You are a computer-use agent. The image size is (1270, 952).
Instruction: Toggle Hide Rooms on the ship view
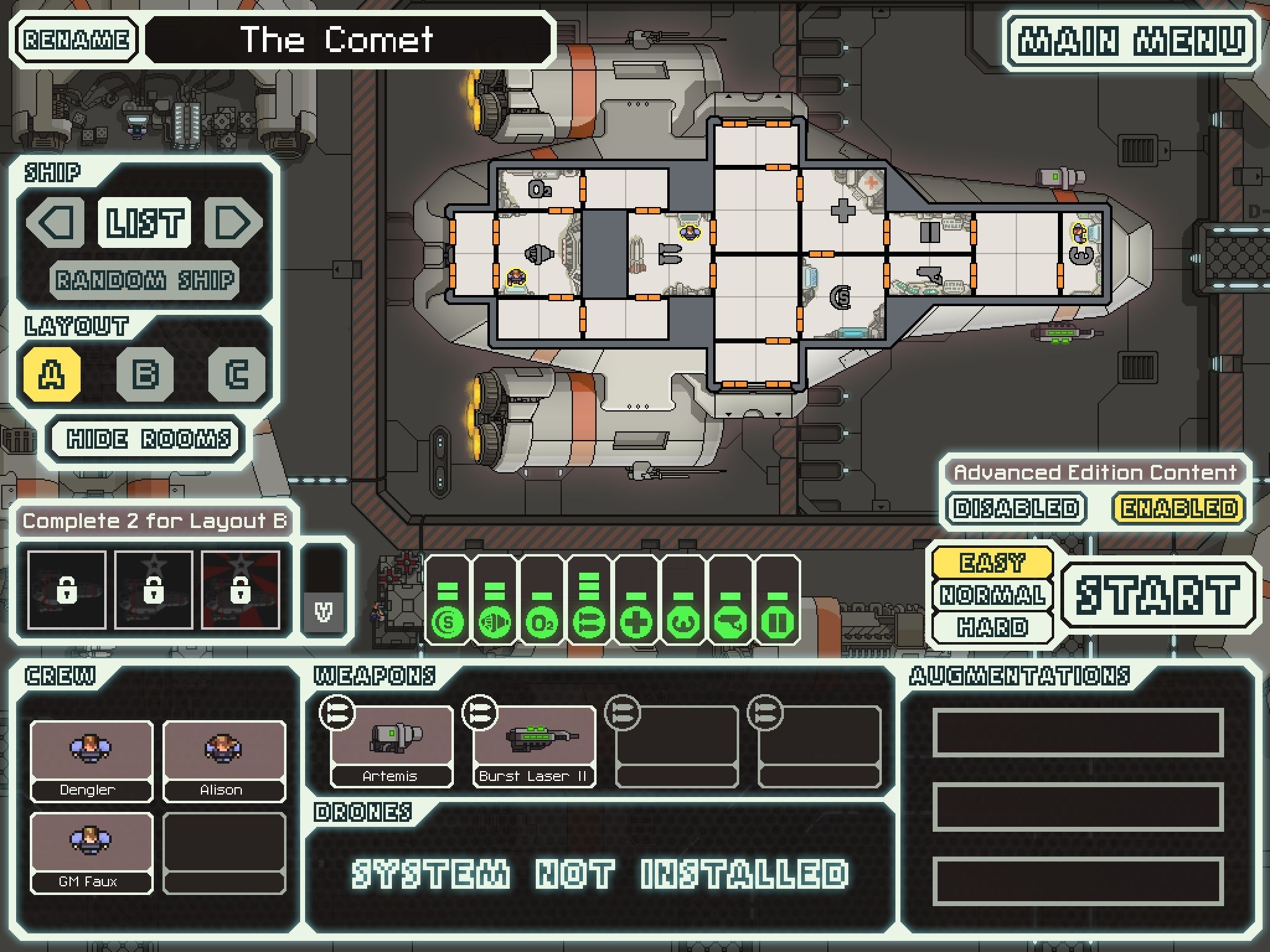pos(146,439)
